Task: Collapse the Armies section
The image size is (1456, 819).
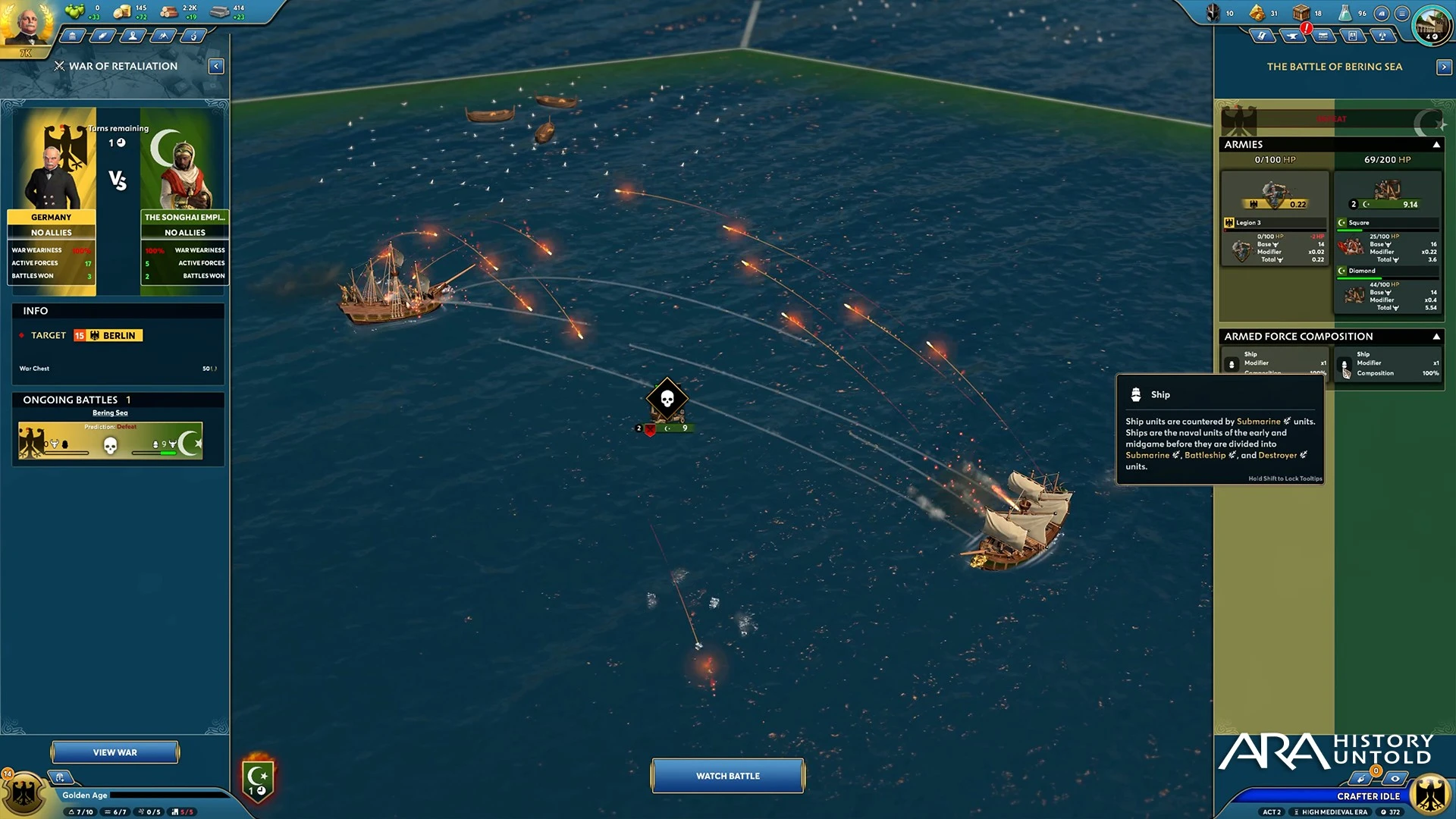Action: tap(1436, 145)
